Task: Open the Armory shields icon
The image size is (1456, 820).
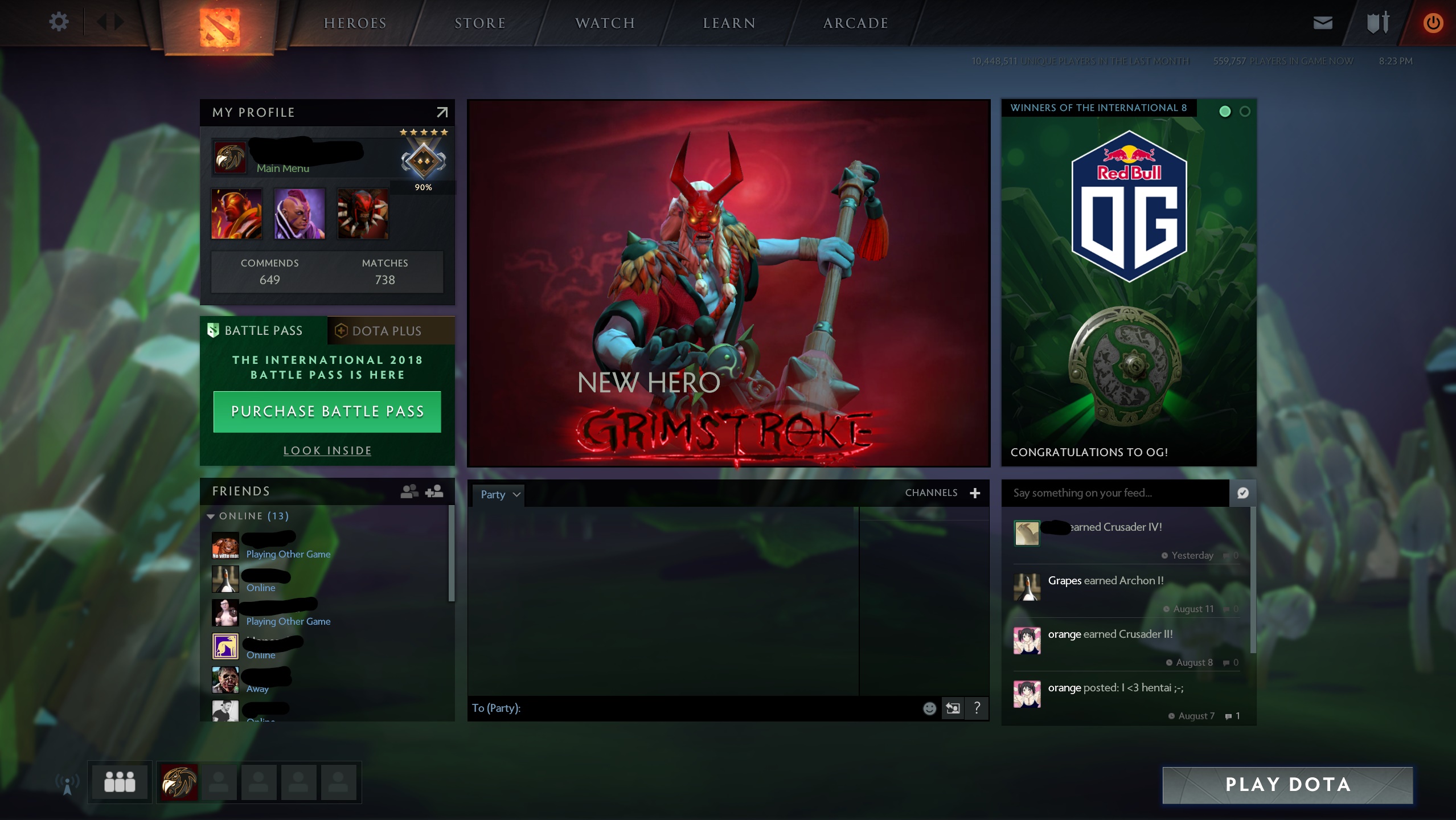Action: pos(1378,23)
